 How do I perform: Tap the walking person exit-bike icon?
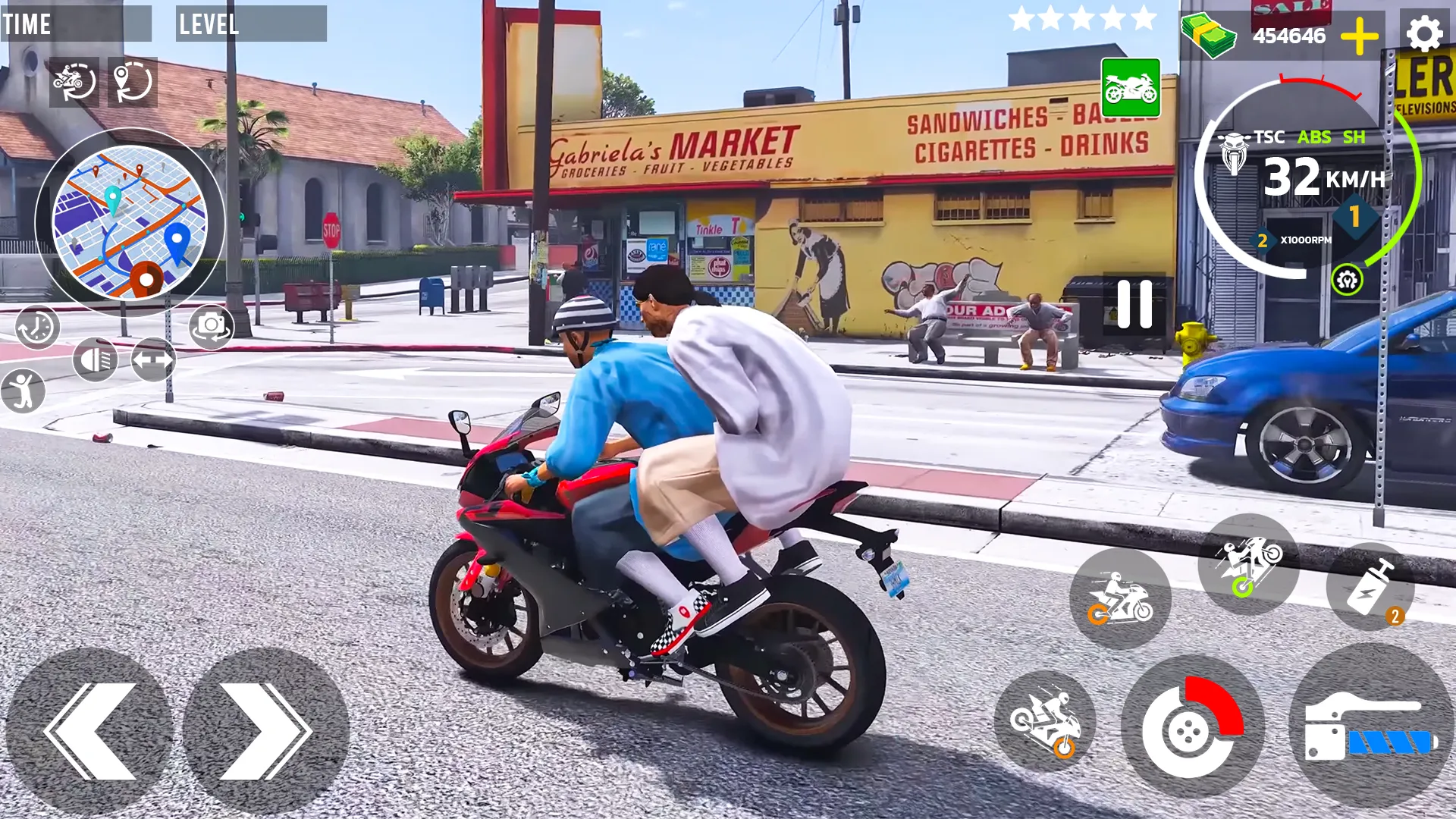coord(25,391)
